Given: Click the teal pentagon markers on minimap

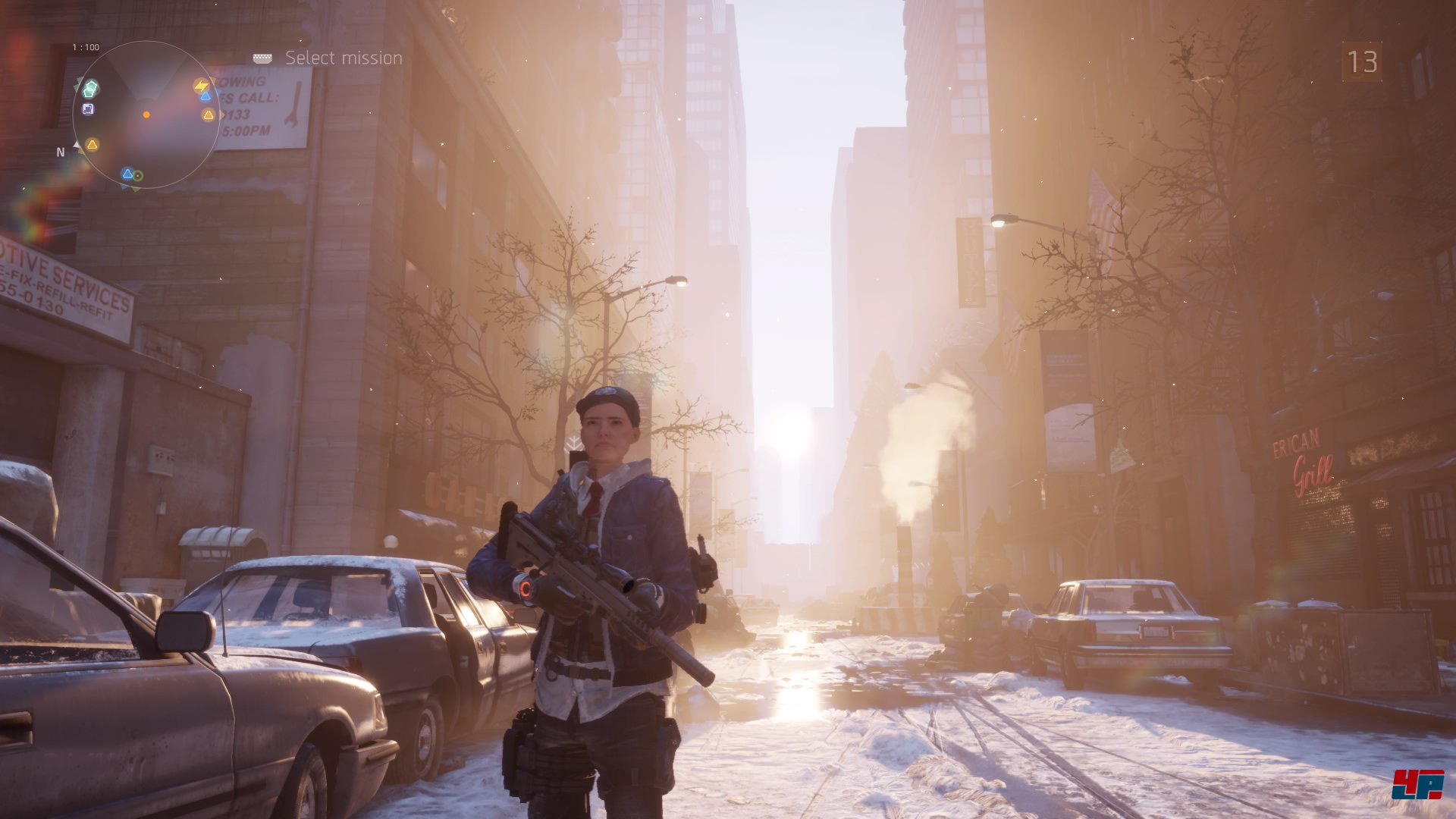Looking at the screenshot, I should click(x=91, y=88).
